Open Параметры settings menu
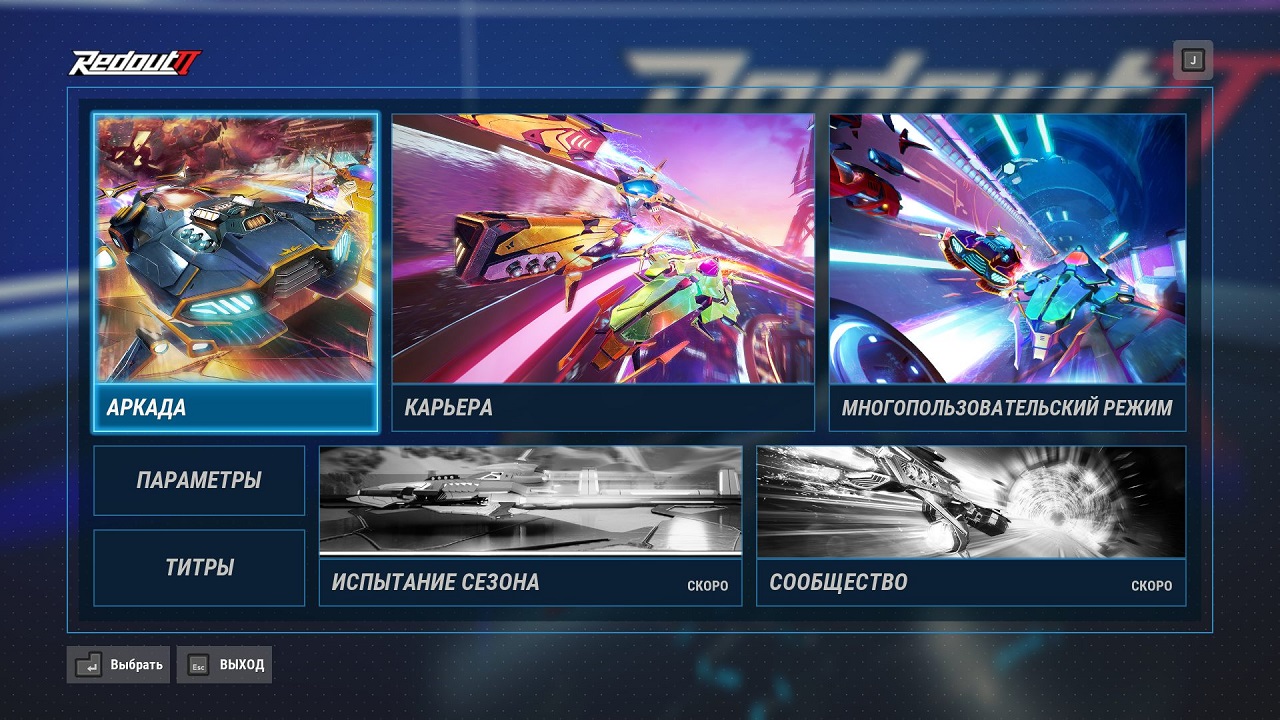The width and height of the screenshot is (1280, 720). pyautogui.click(x=198, y=481)
